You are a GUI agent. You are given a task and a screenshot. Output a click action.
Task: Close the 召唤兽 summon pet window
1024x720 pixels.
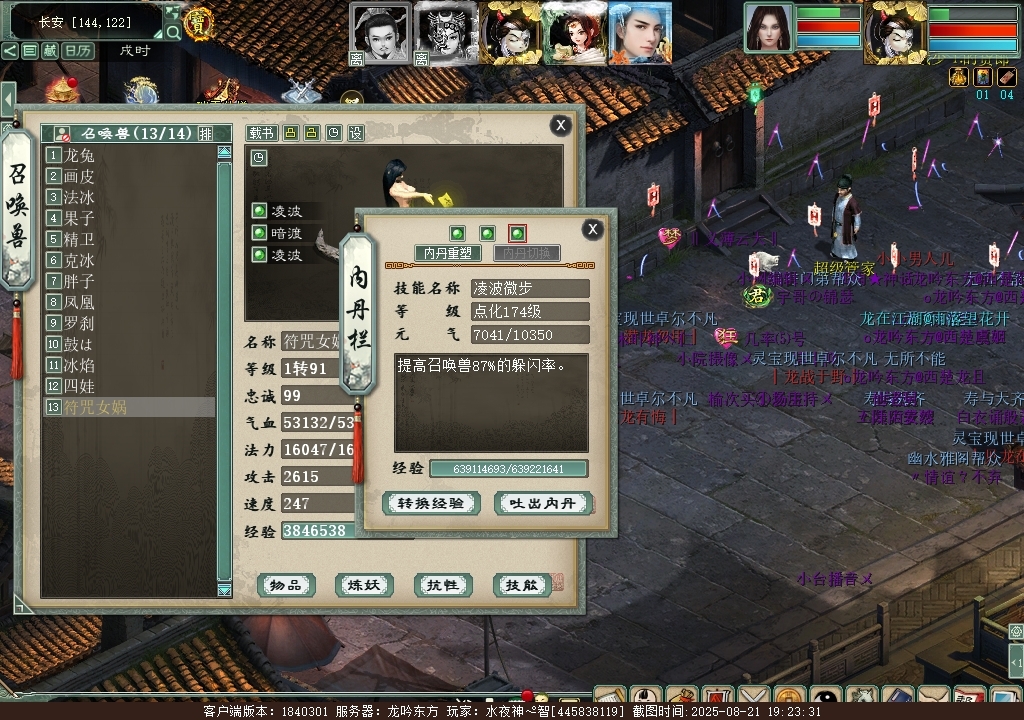(561, 125)
